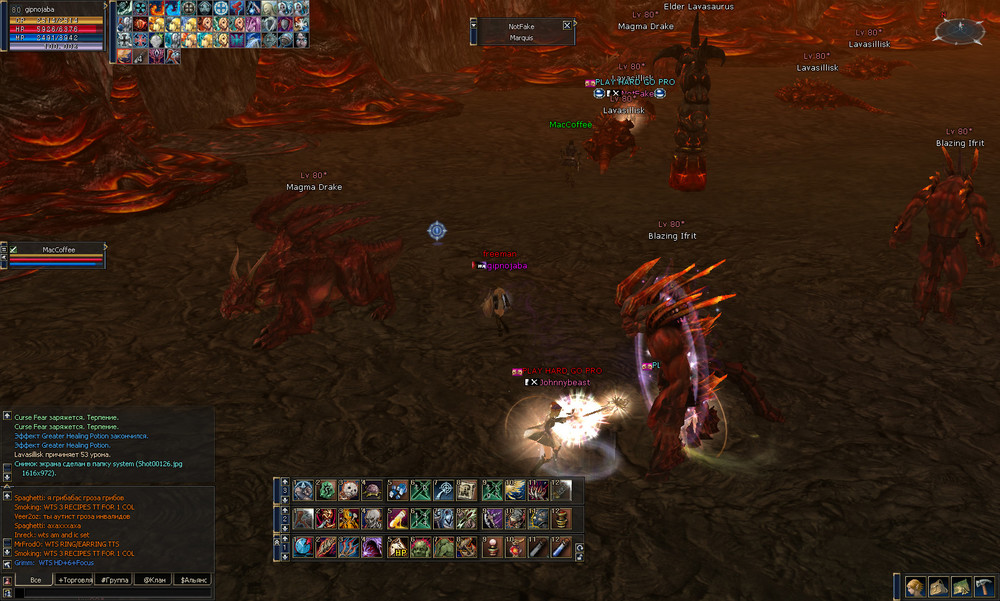1000x601 pixels.
Task: Use the HP potion hotbar slot
Action: [x=397, y=547]
